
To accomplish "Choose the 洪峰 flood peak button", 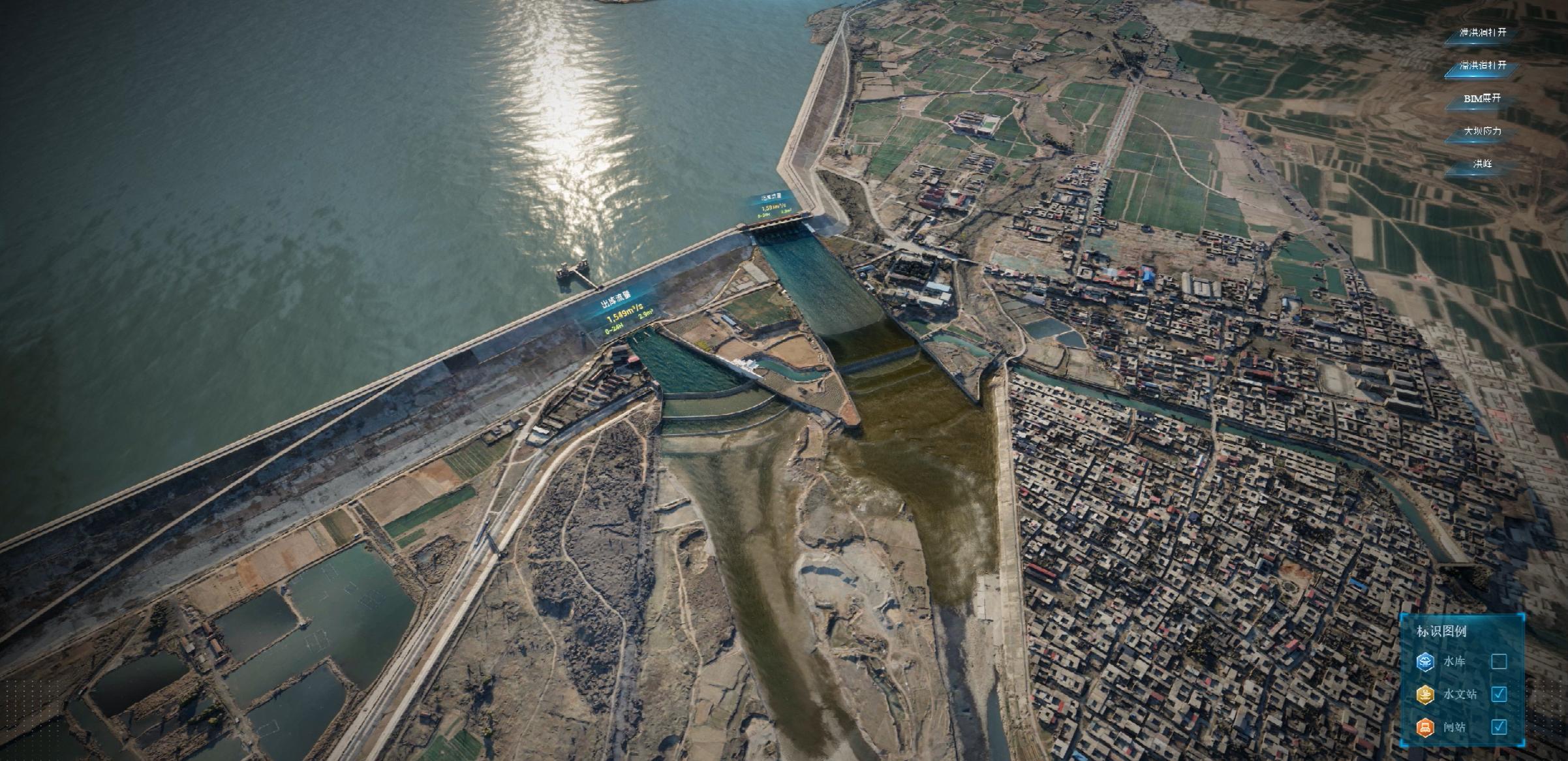I will (1483, 164).
